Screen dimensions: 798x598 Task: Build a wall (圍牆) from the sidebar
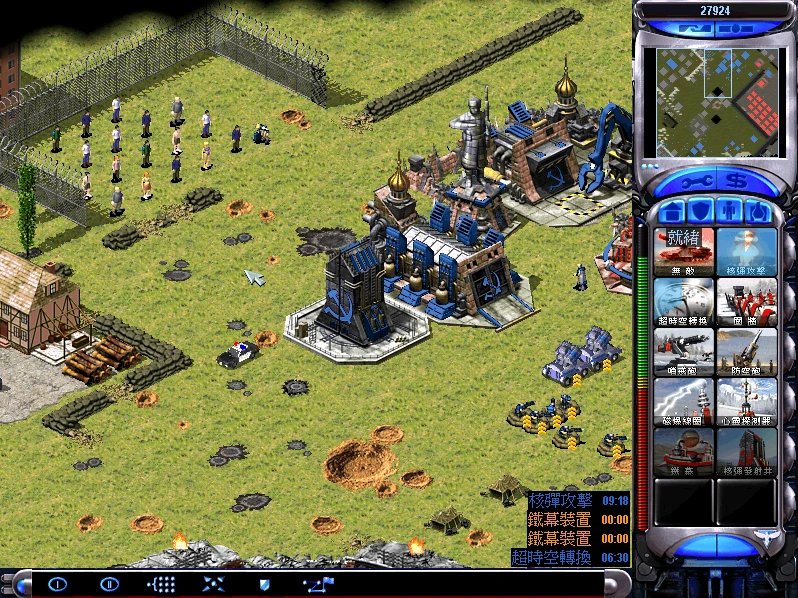(x=746, y=300)
